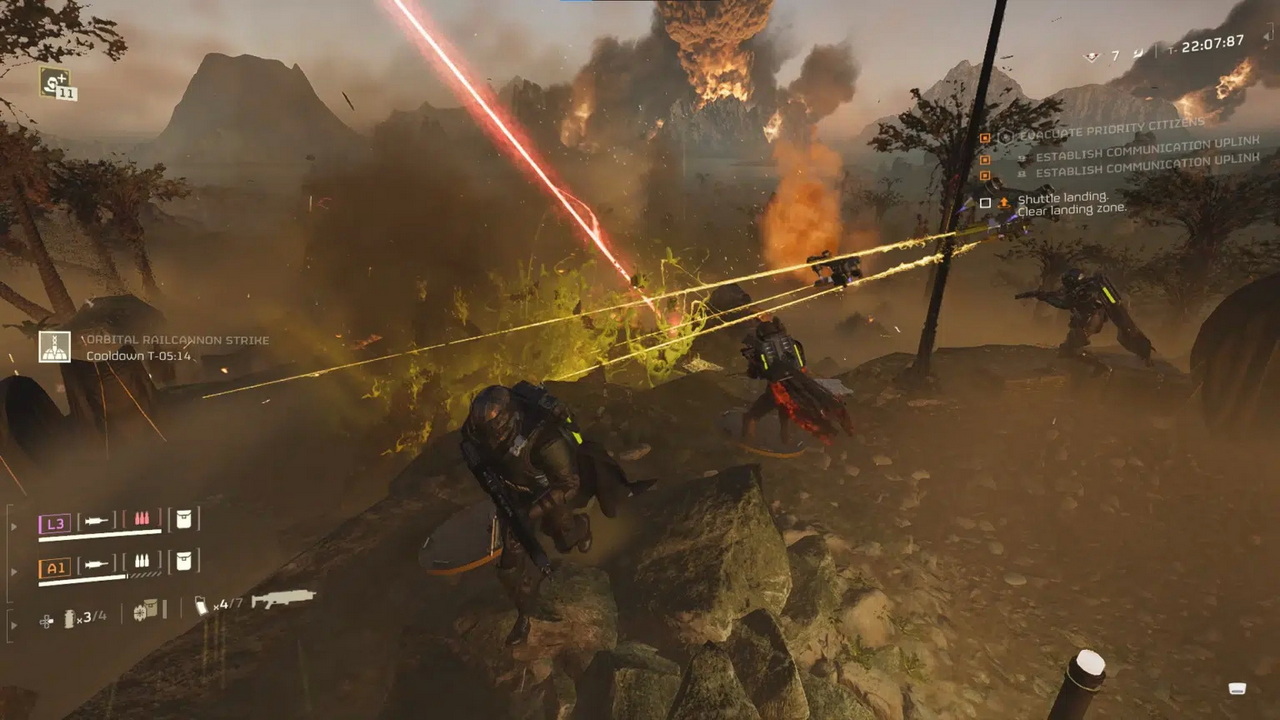The height and width of the screenshot is (720, 1280).
Task: Select the Orbital Railcannon Strike stratagem icon
Action: pos(55,347)
